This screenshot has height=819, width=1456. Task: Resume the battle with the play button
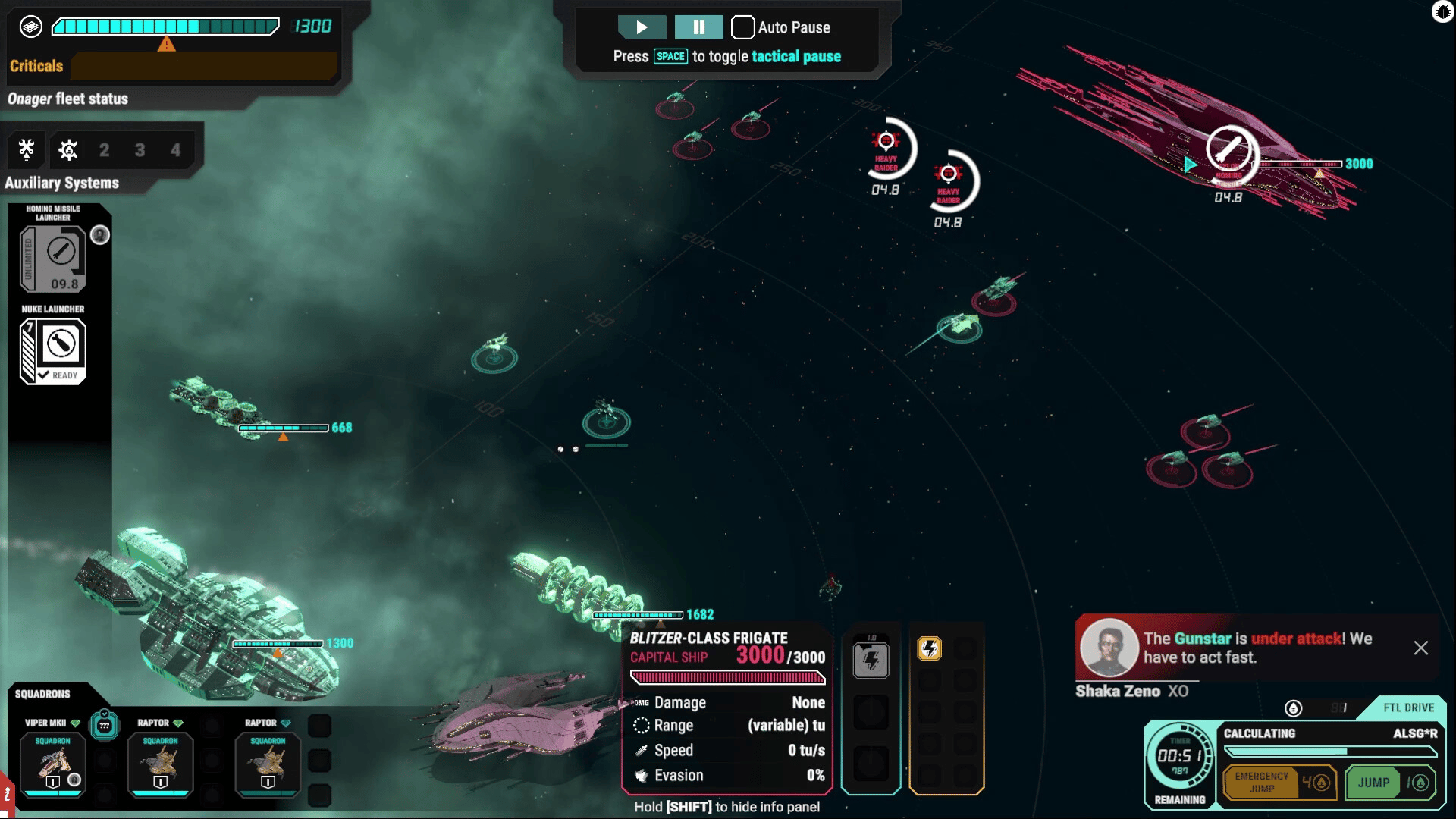click(642, 27)
